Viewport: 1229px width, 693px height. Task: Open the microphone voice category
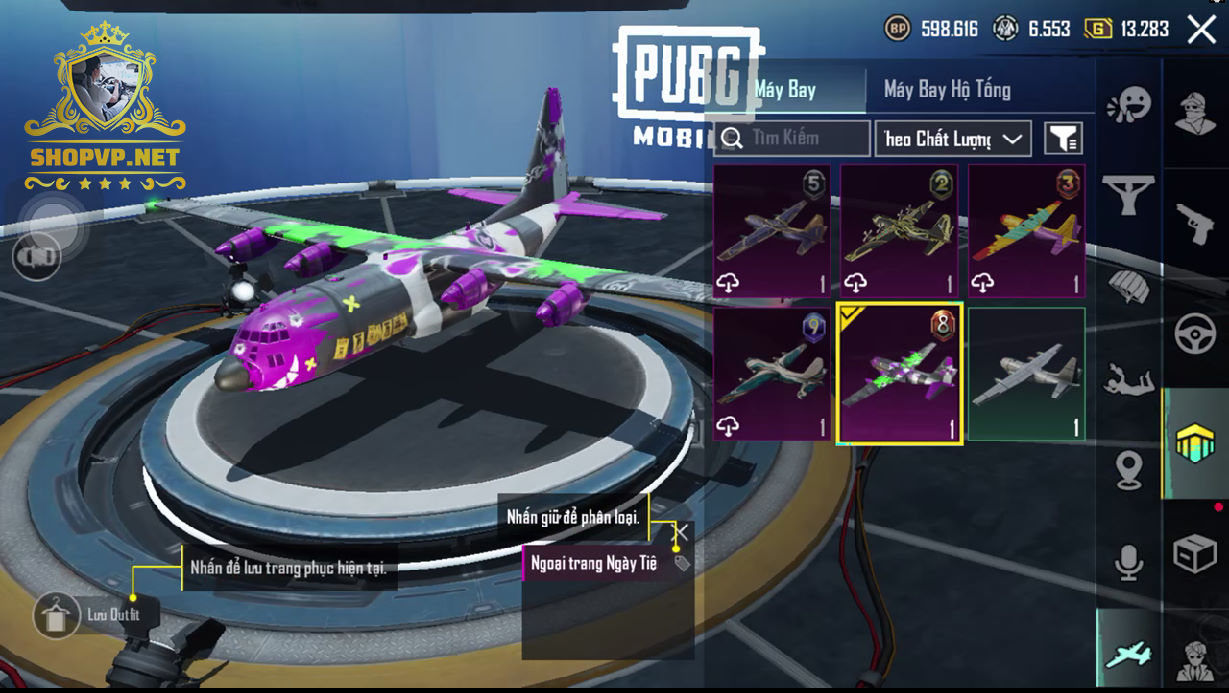tap(1128, 563)
